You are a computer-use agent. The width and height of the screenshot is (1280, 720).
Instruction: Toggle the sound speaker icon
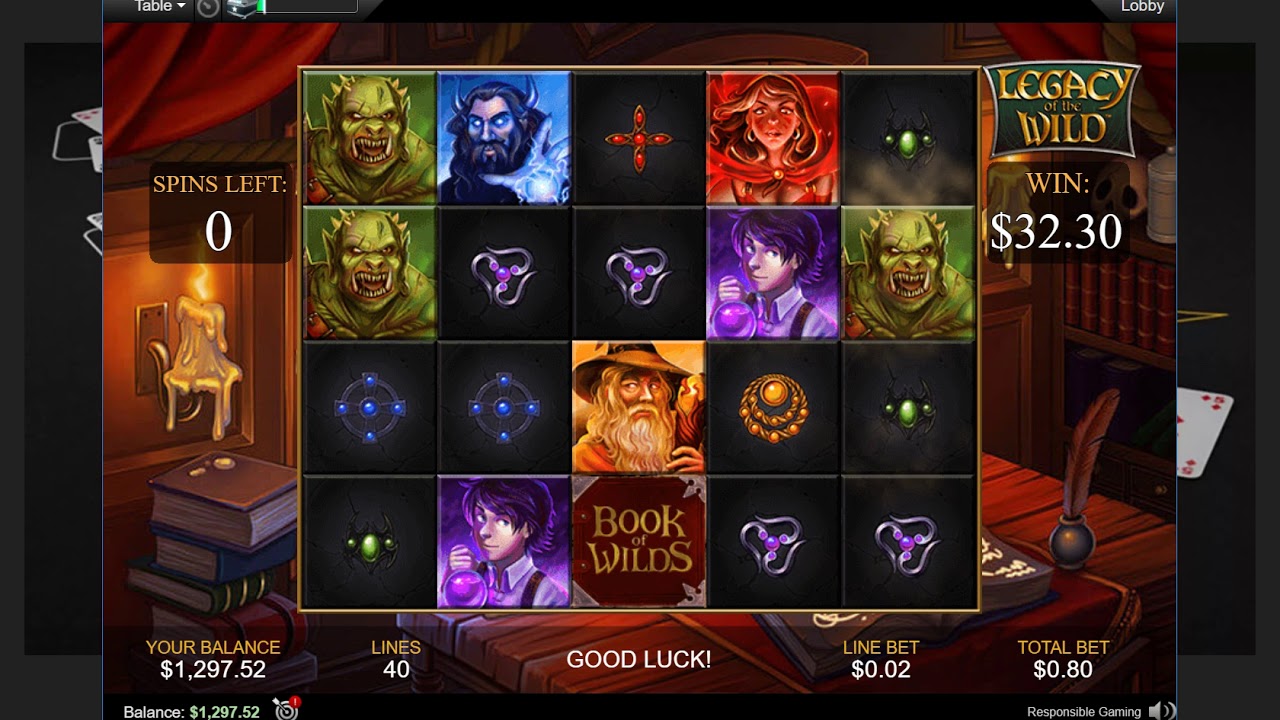tap(1161, 711)
